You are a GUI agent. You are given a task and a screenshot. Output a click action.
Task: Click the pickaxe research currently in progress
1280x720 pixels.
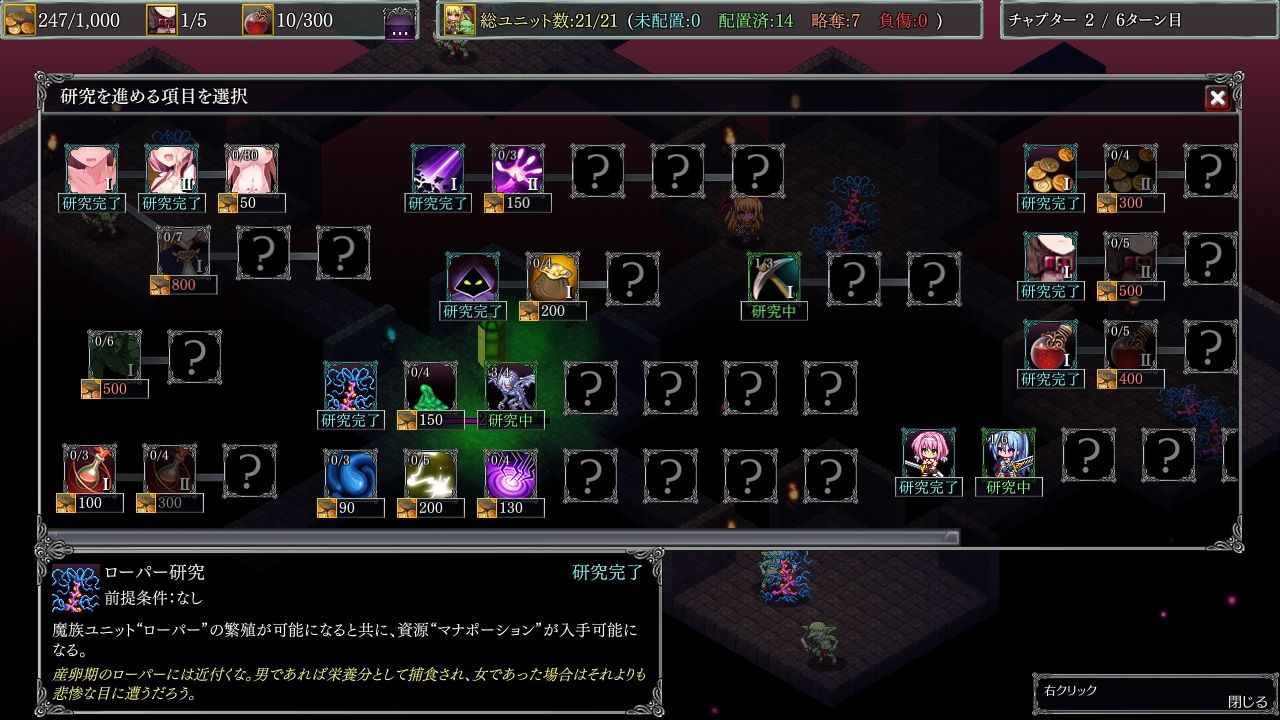point(773,278)
